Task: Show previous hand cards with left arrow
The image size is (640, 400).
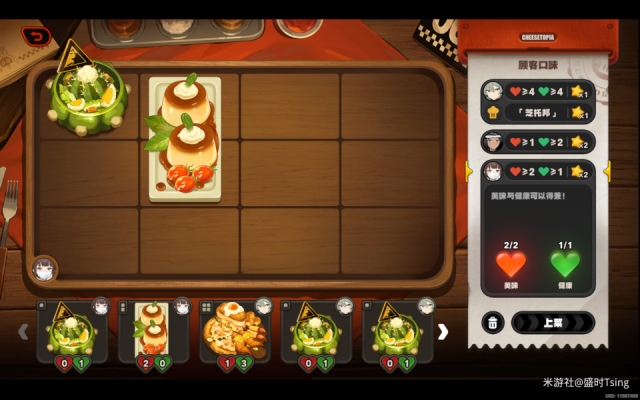Action: point(23,331)
